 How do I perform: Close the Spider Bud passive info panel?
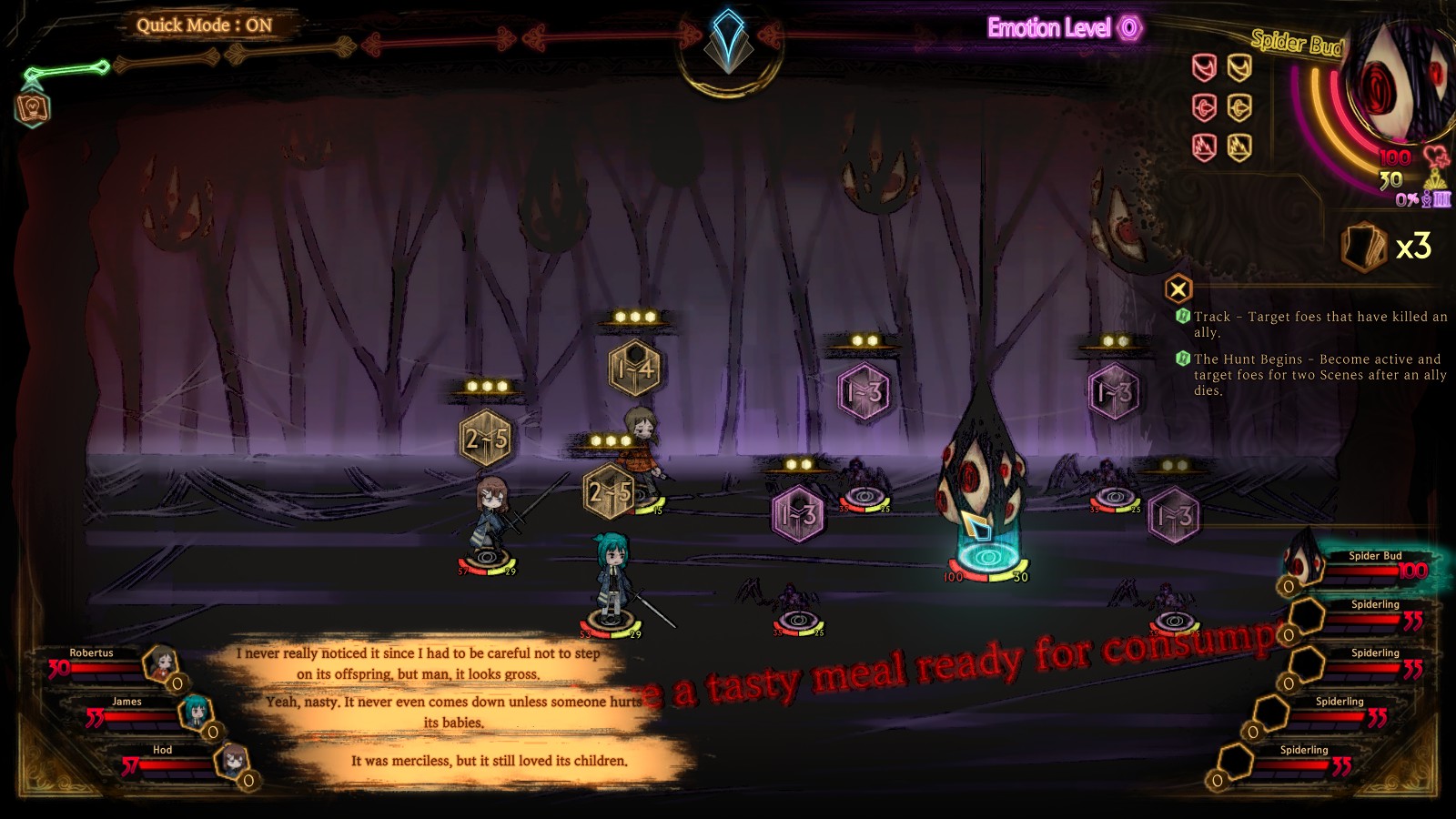click(1178, 289)
